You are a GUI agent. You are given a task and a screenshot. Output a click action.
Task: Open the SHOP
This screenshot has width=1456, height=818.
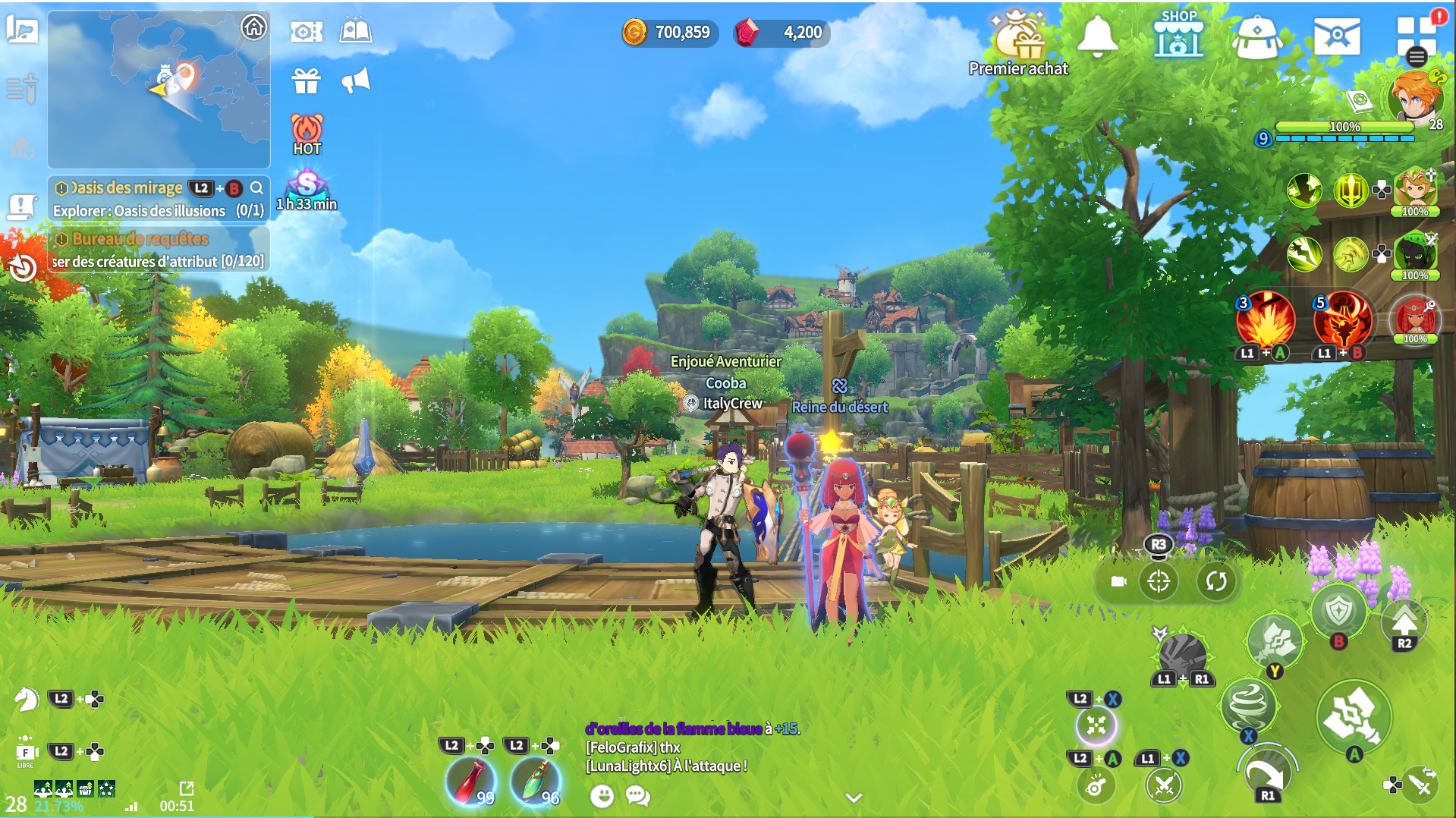[1178, 35]
